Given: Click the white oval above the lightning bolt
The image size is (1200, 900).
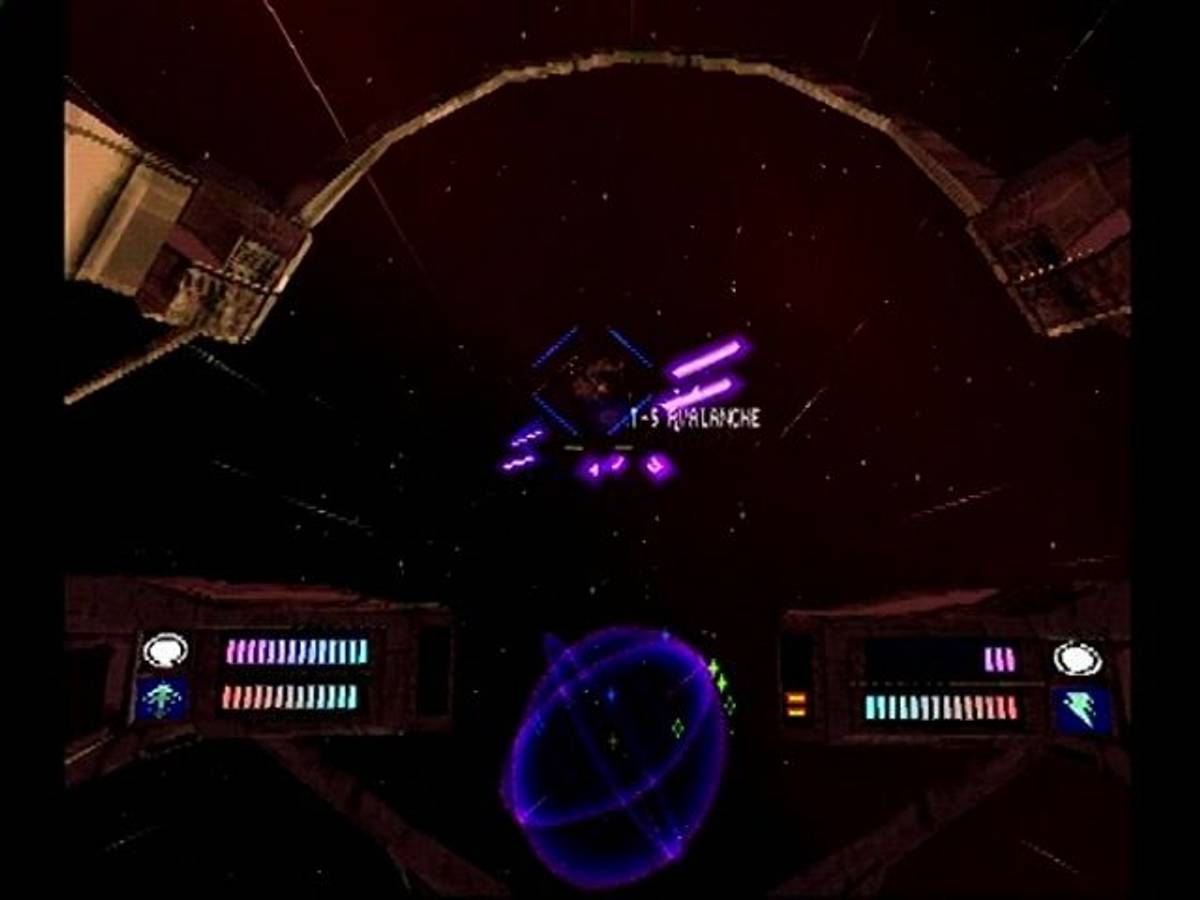Looking at the screenshot, I should coord(1078,658).
